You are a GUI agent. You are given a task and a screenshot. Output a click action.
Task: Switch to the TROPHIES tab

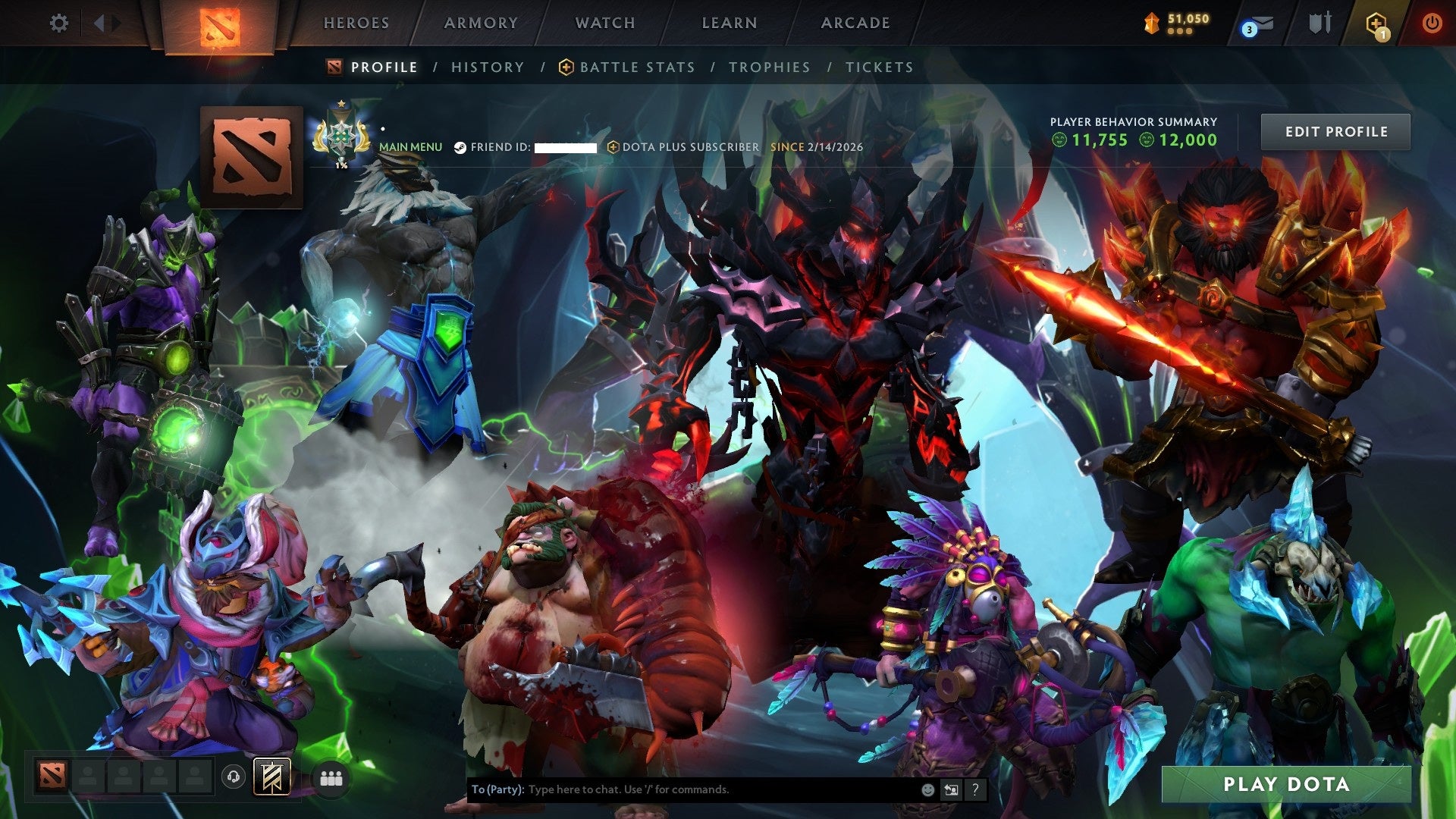[769, 67]
